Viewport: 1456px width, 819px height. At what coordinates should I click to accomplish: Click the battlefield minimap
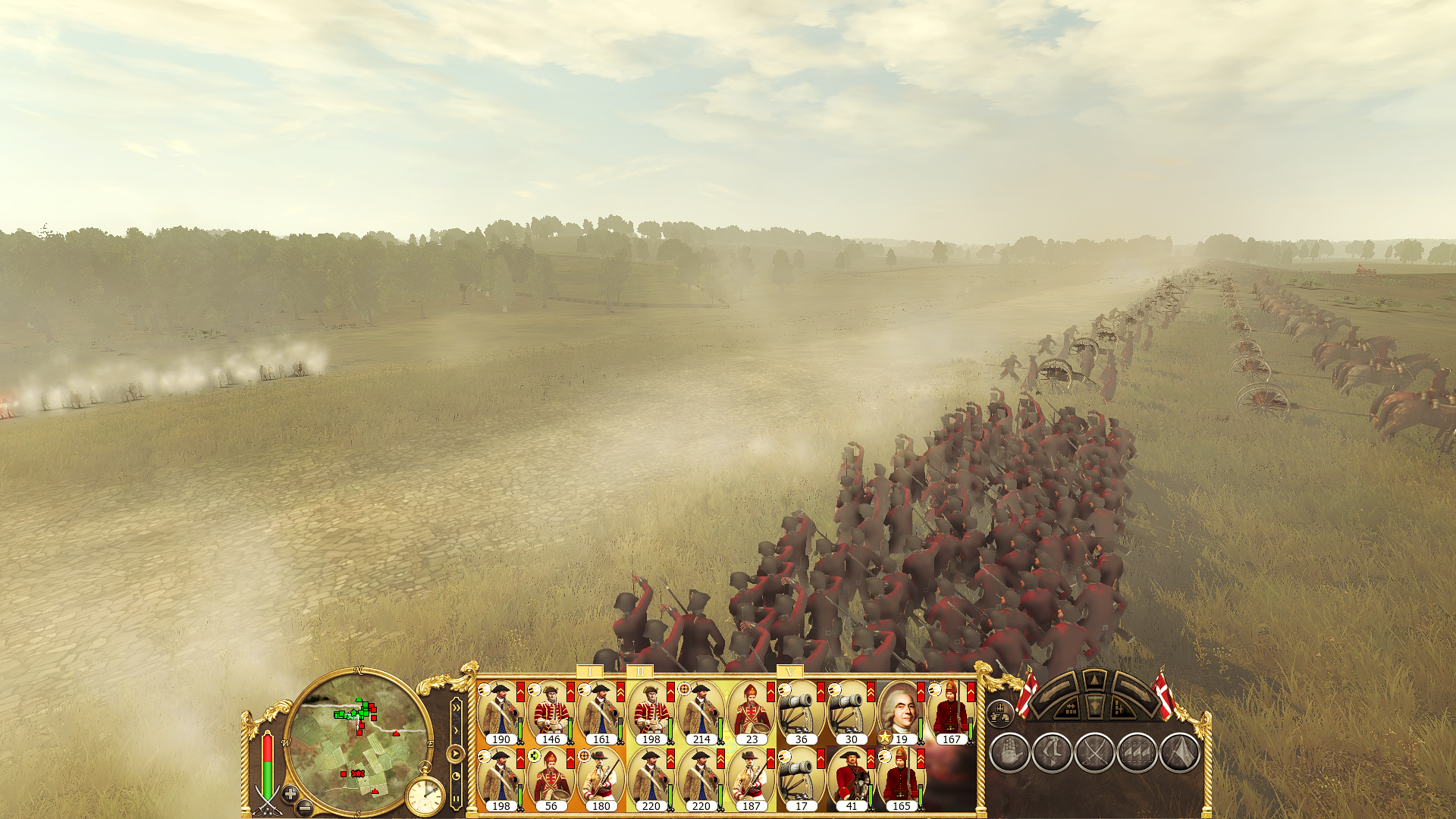356,742
